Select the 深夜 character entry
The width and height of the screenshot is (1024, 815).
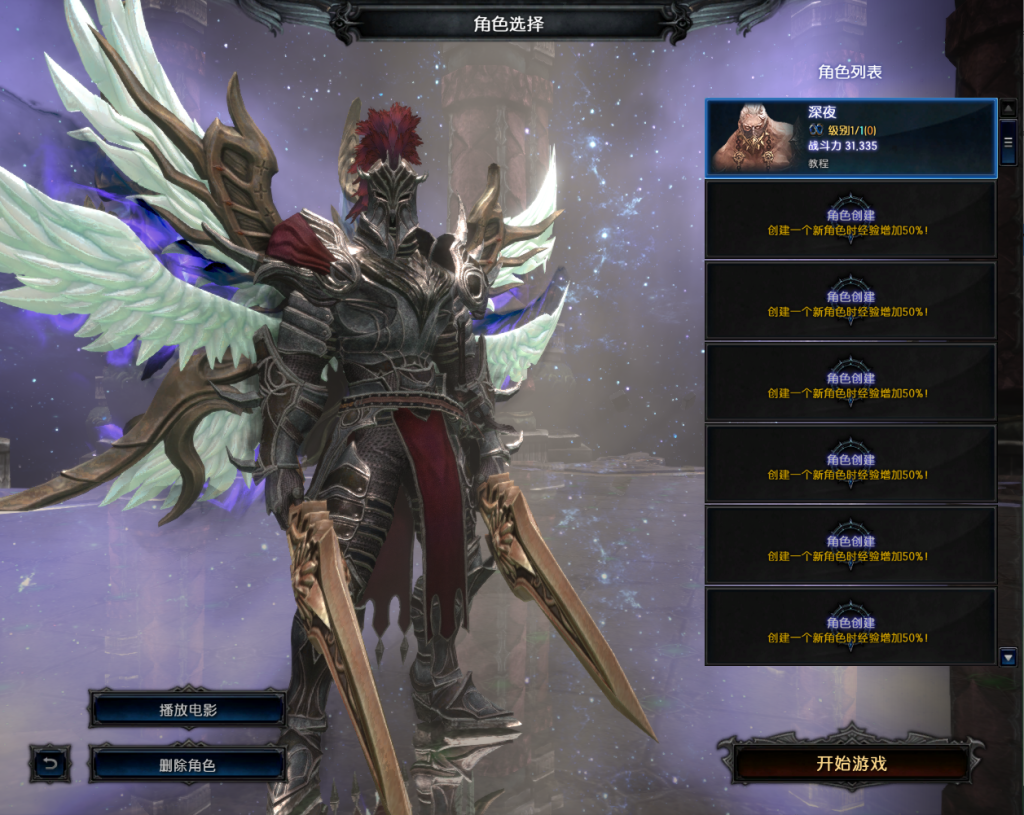(x=851, y=137)
